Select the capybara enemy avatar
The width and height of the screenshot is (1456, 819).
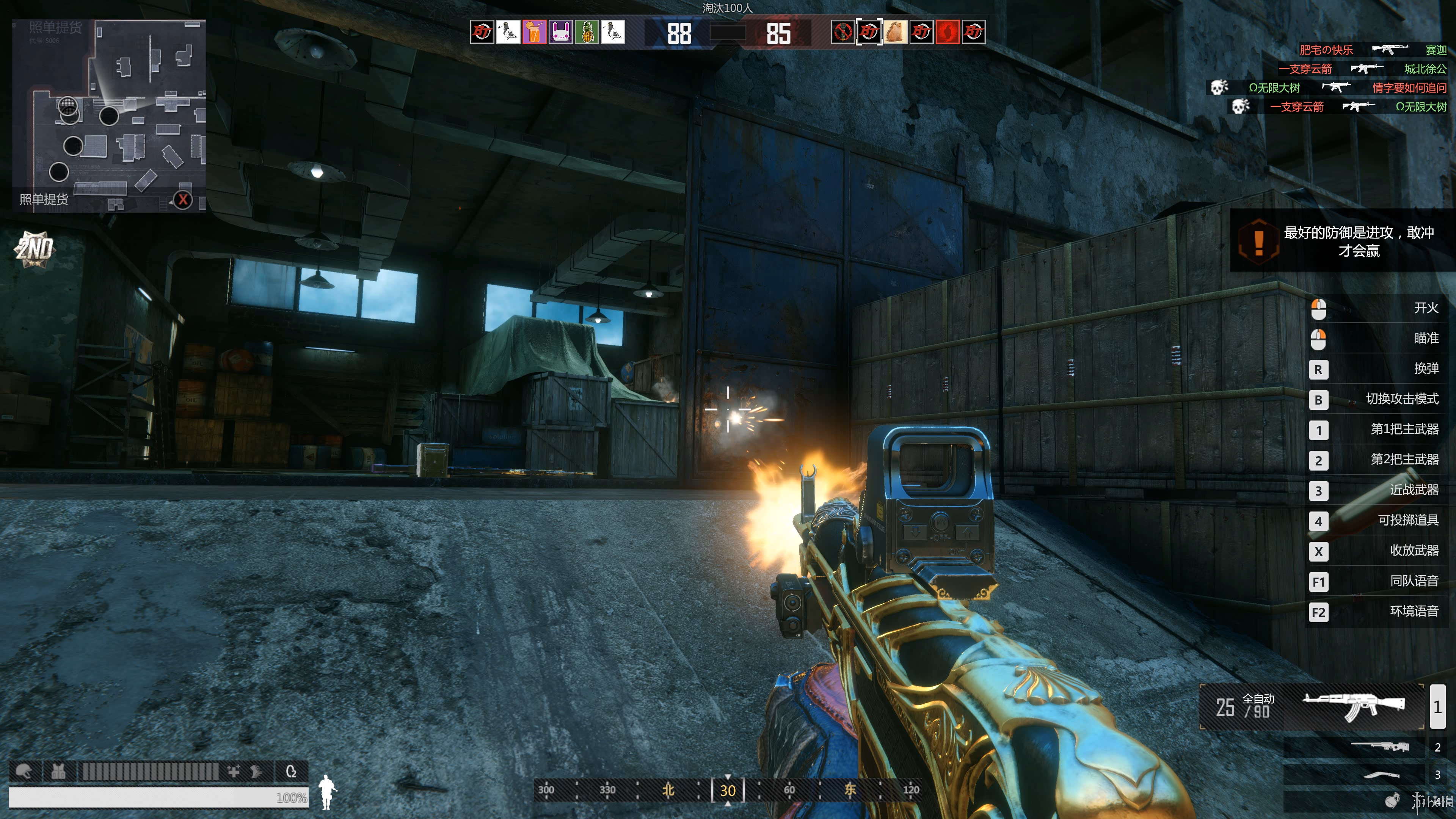pyautogui.click(x=895, y=32)
